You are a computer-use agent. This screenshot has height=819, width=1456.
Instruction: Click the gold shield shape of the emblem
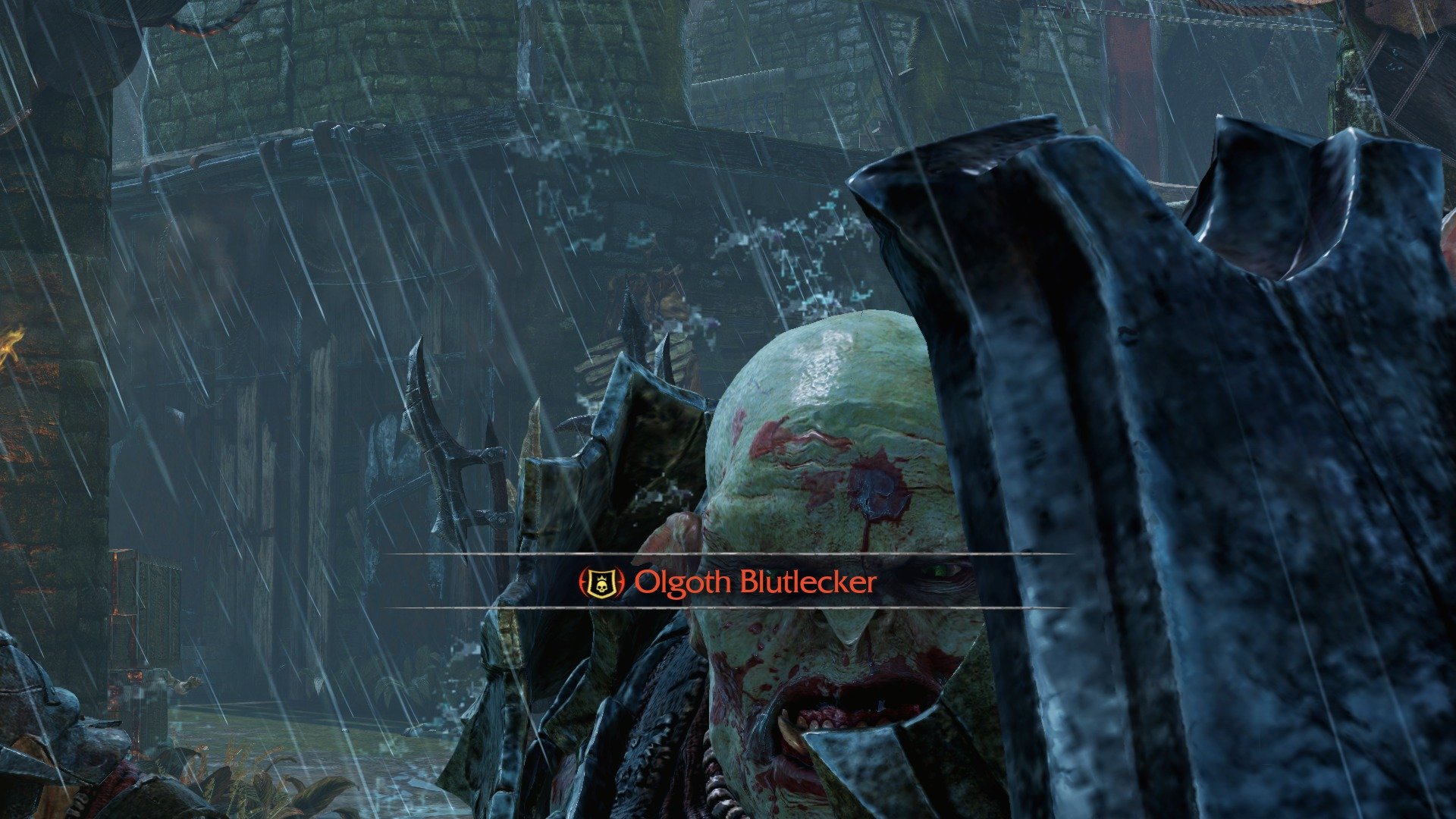pyautogui.click(x=601, y=582)
